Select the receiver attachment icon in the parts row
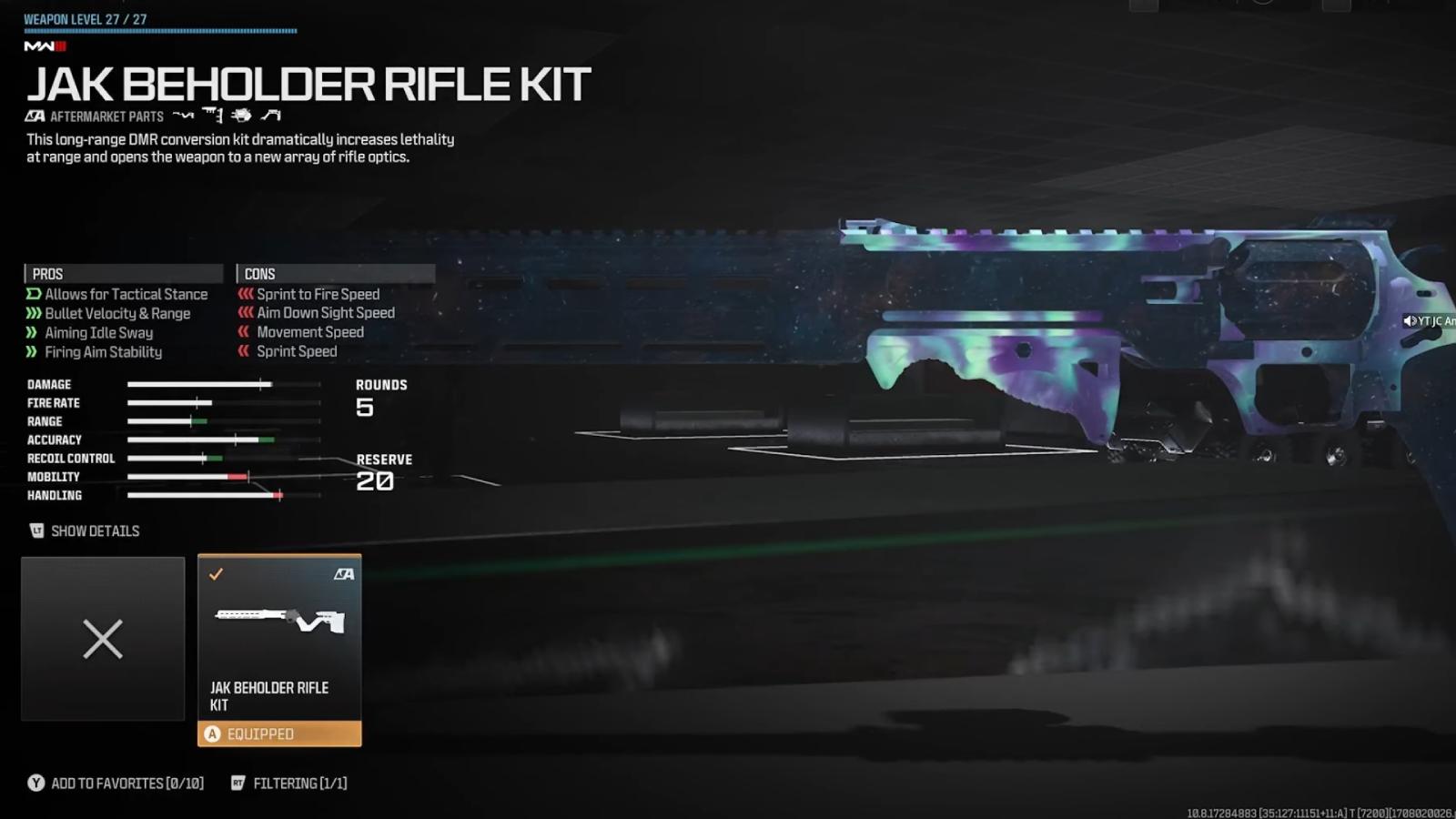This screenshot has height=819, width=1456. tap(241, 116)
